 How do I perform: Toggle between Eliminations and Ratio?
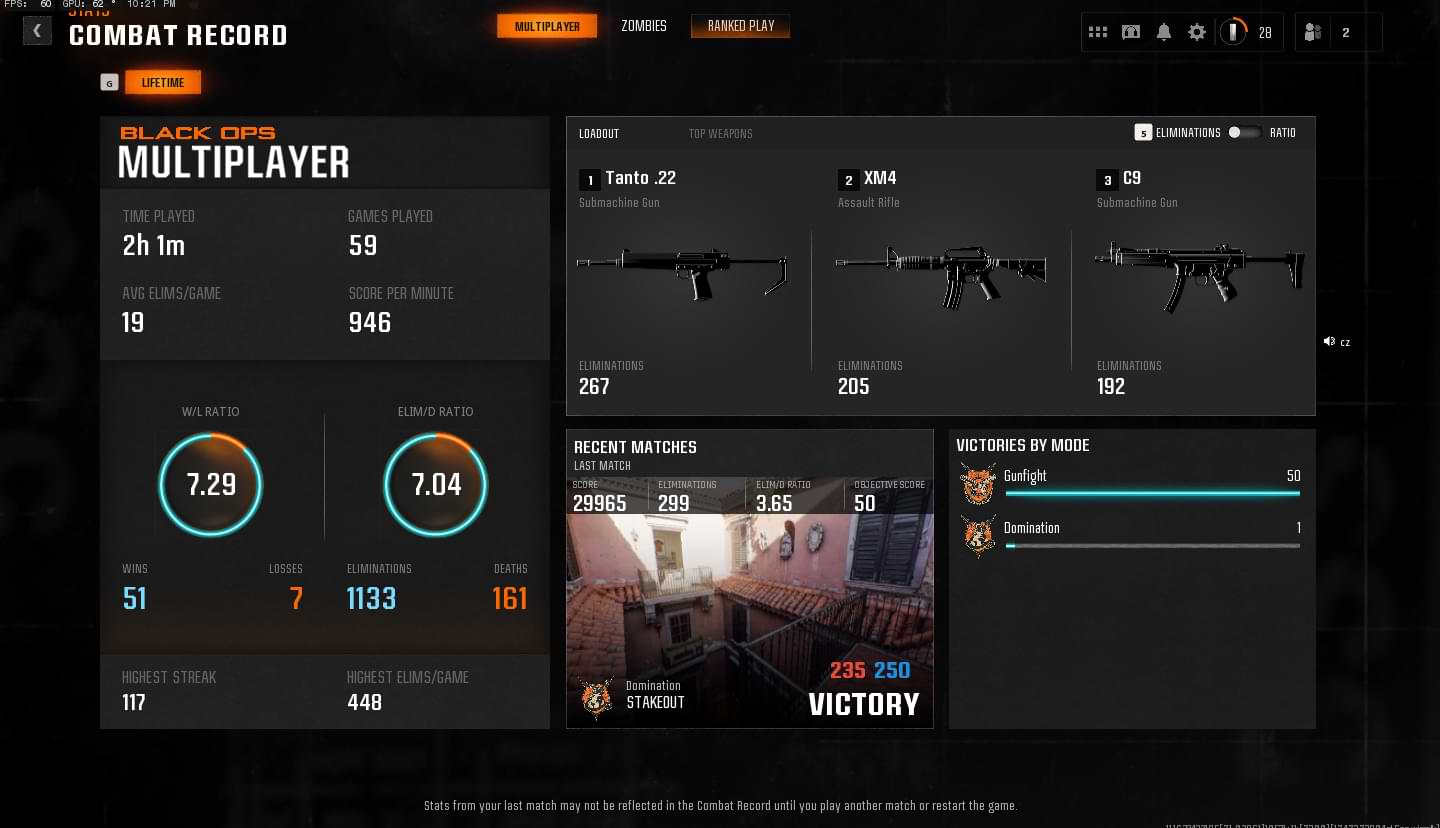[x=1244, y=133]
